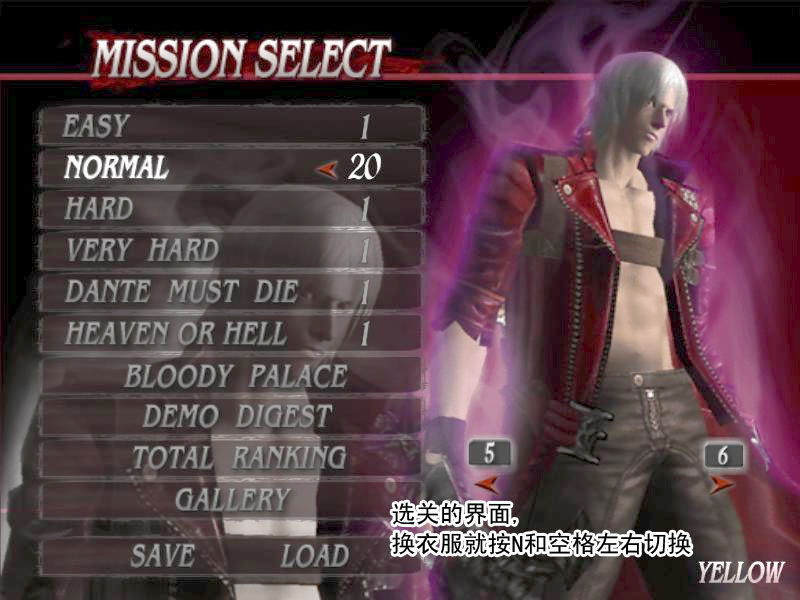The width and height of the screenshot is (800, 600).
Task: Select HARD difficulty
Action: (x=232, y=209)
